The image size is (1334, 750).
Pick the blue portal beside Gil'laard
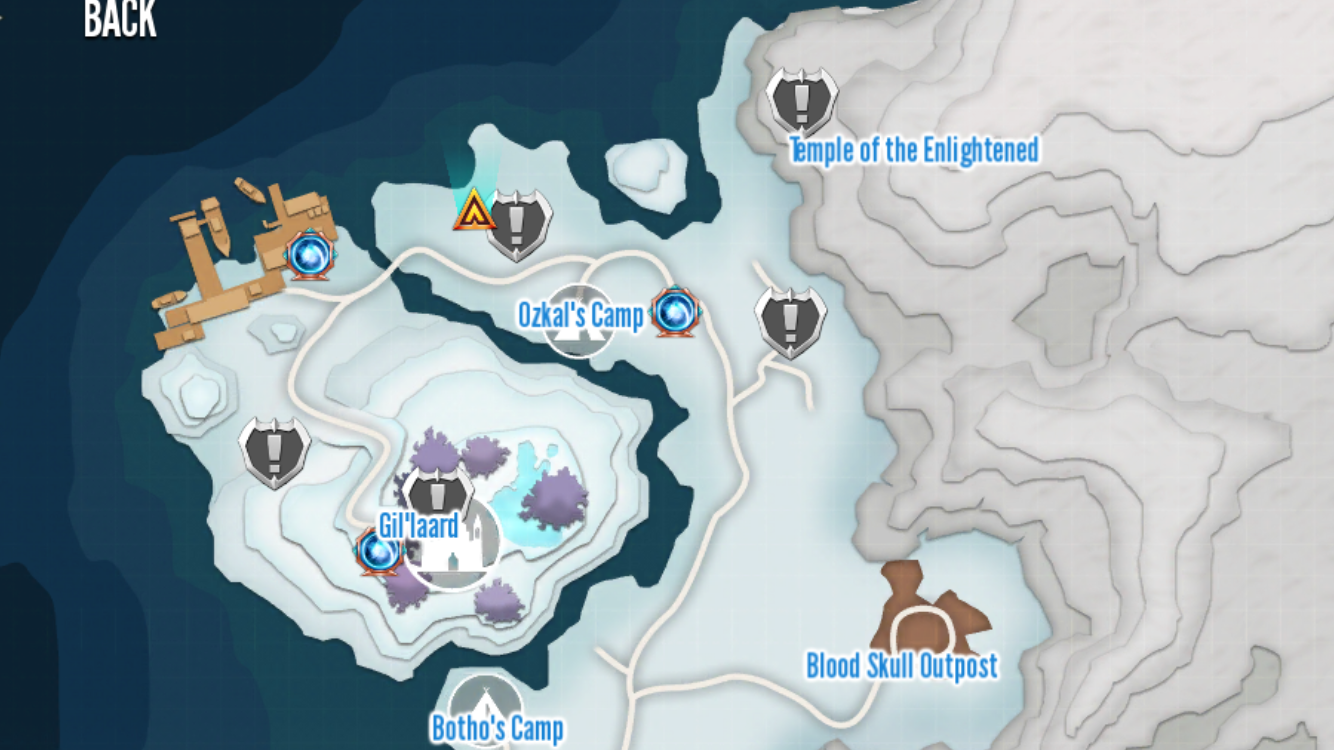click(x=379, y=551)
